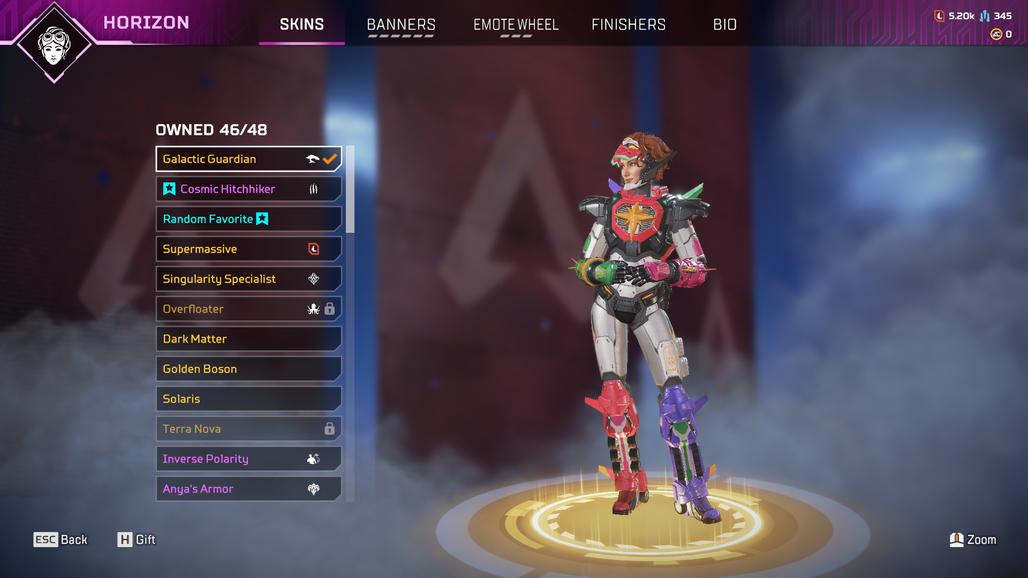Viewport: 1028px width, 578px height.
Task: Pick the Anya's Armor skin
Action: coord(248,489)
